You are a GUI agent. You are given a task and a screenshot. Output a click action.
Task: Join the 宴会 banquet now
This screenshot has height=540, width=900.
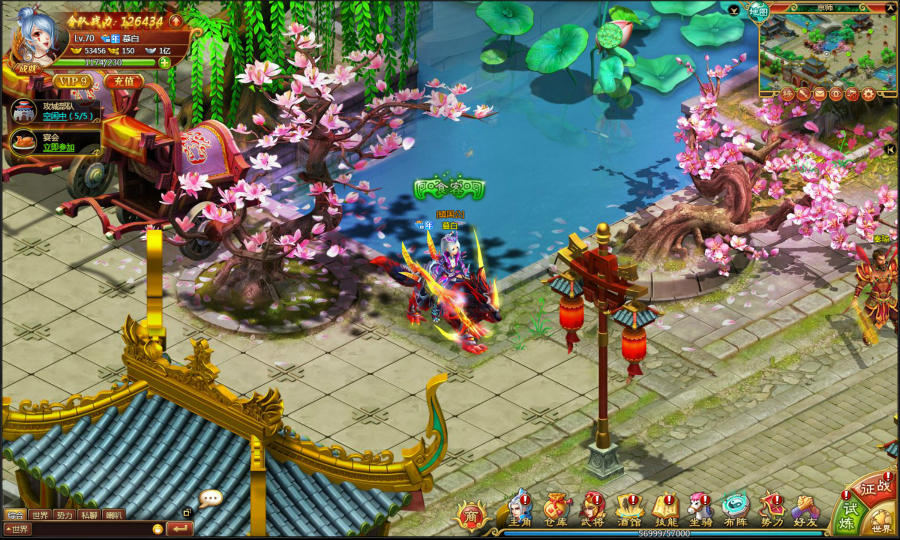click(x=58, y=148)
